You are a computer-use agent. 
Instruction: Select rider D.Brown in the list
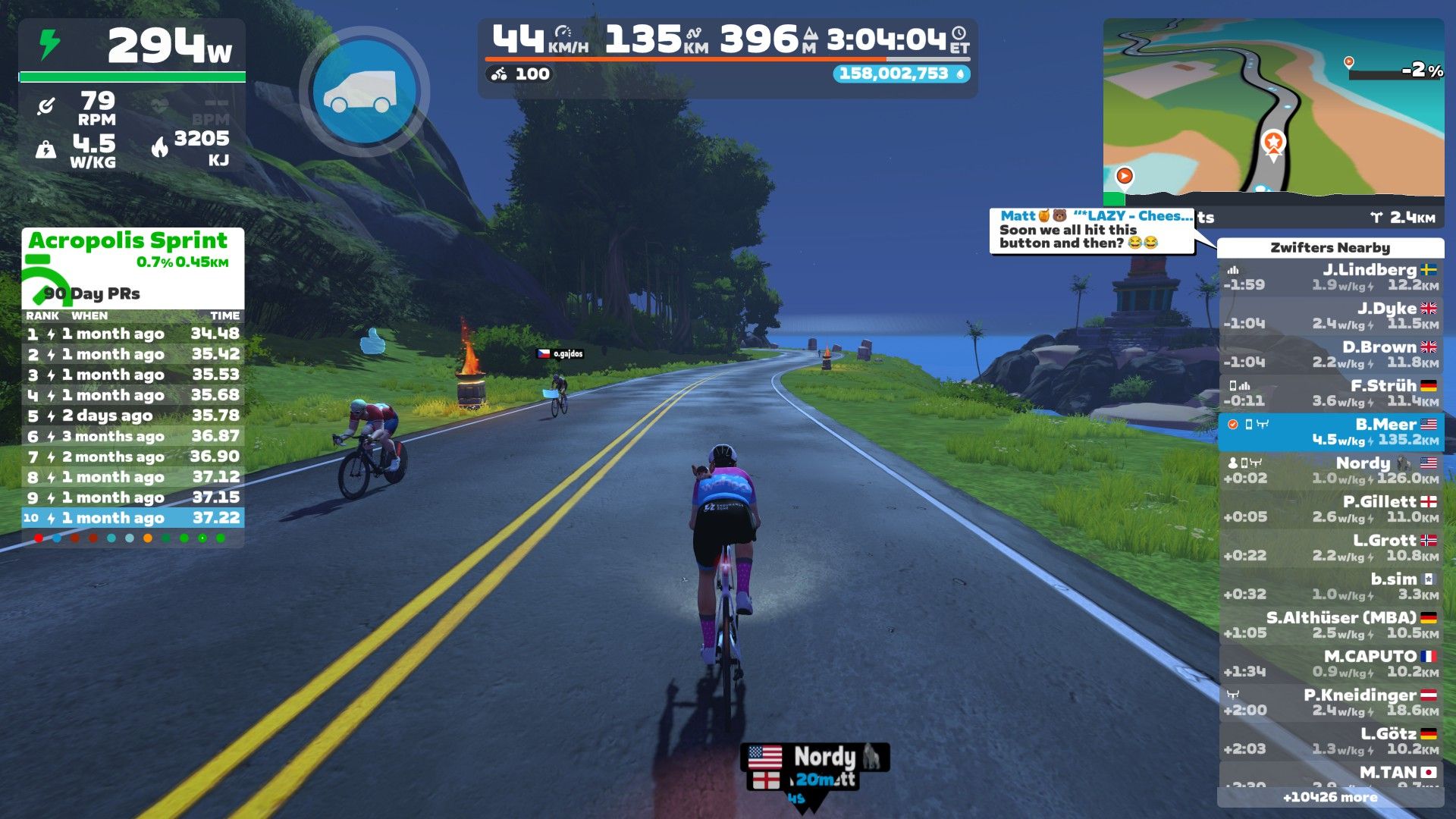(x=1330, y=355)
